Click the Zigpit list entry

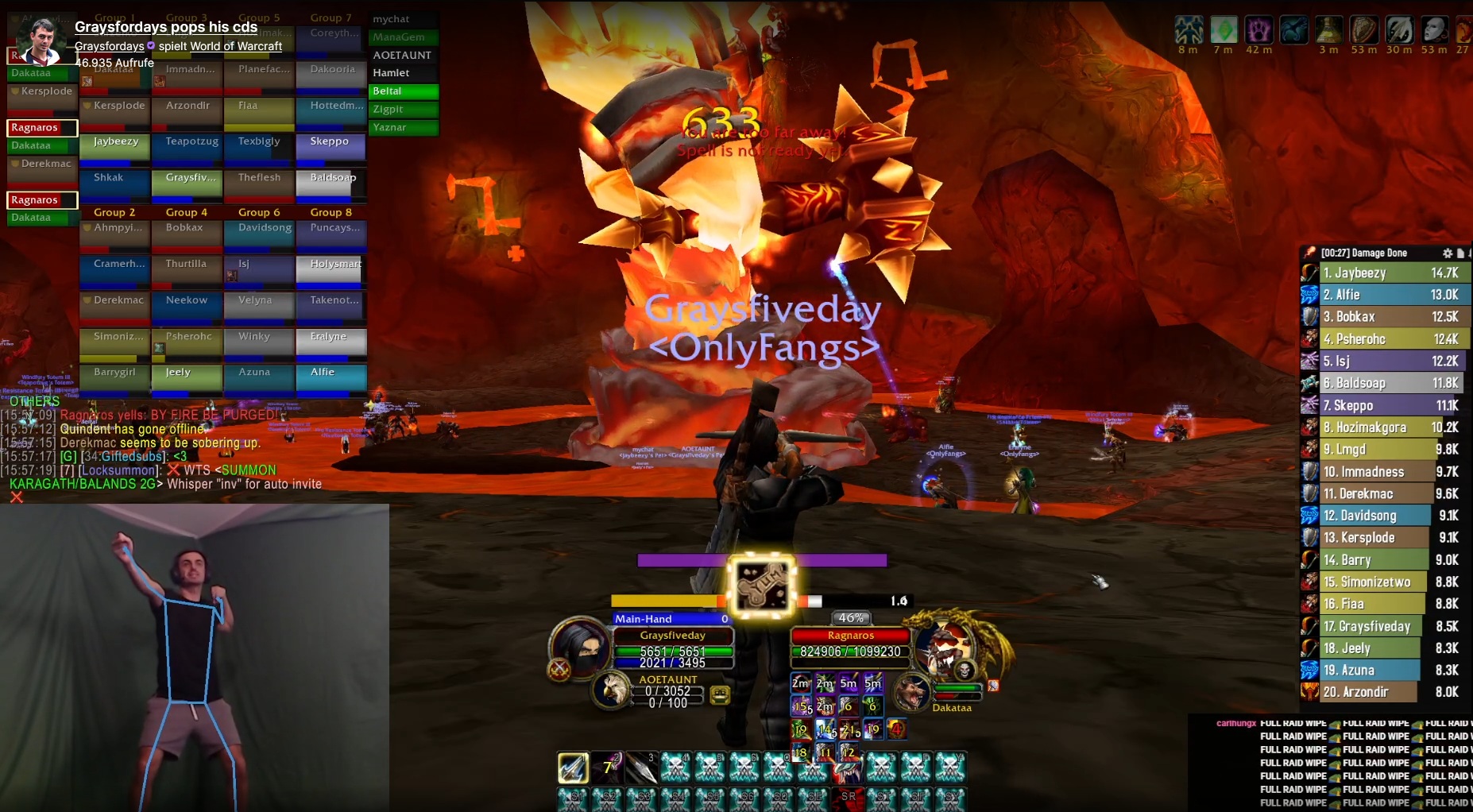click(404, 110)
